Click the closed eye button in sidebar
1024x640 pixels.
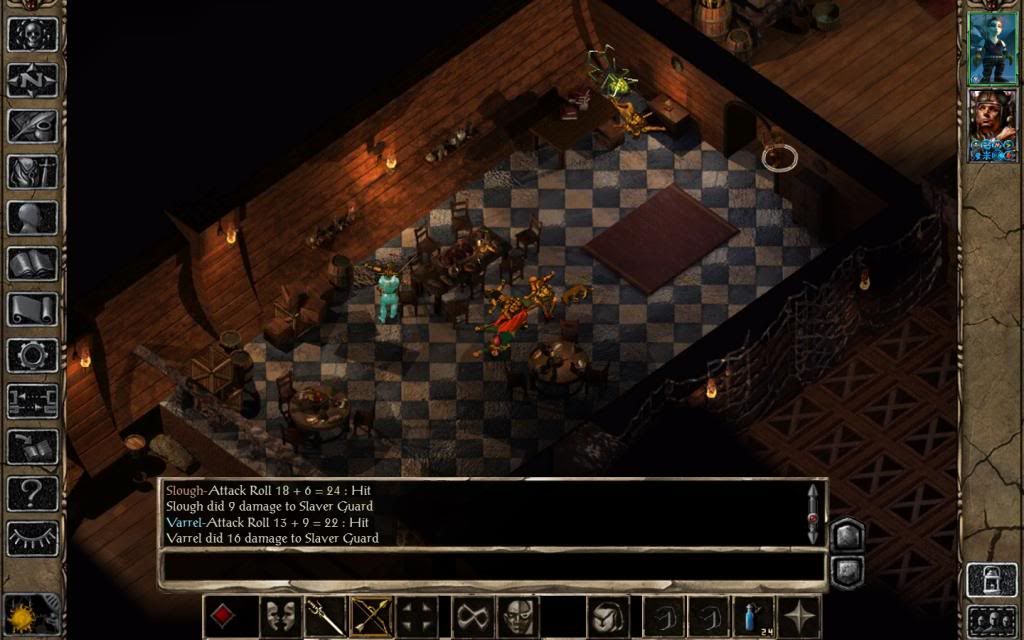pos(33,539)
